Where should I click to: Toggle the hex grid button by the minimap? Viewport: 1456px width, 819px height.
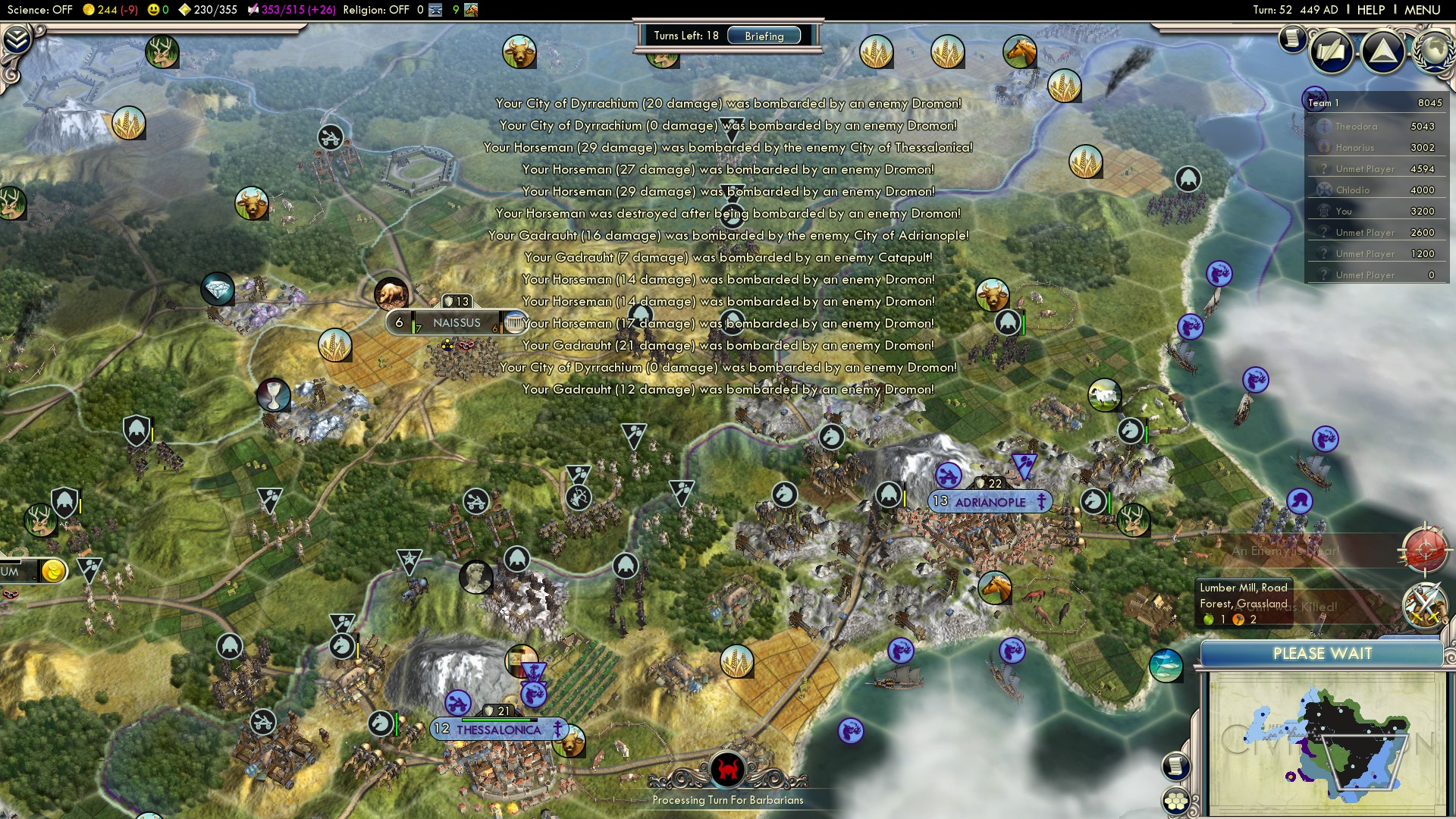(1175, 802)
